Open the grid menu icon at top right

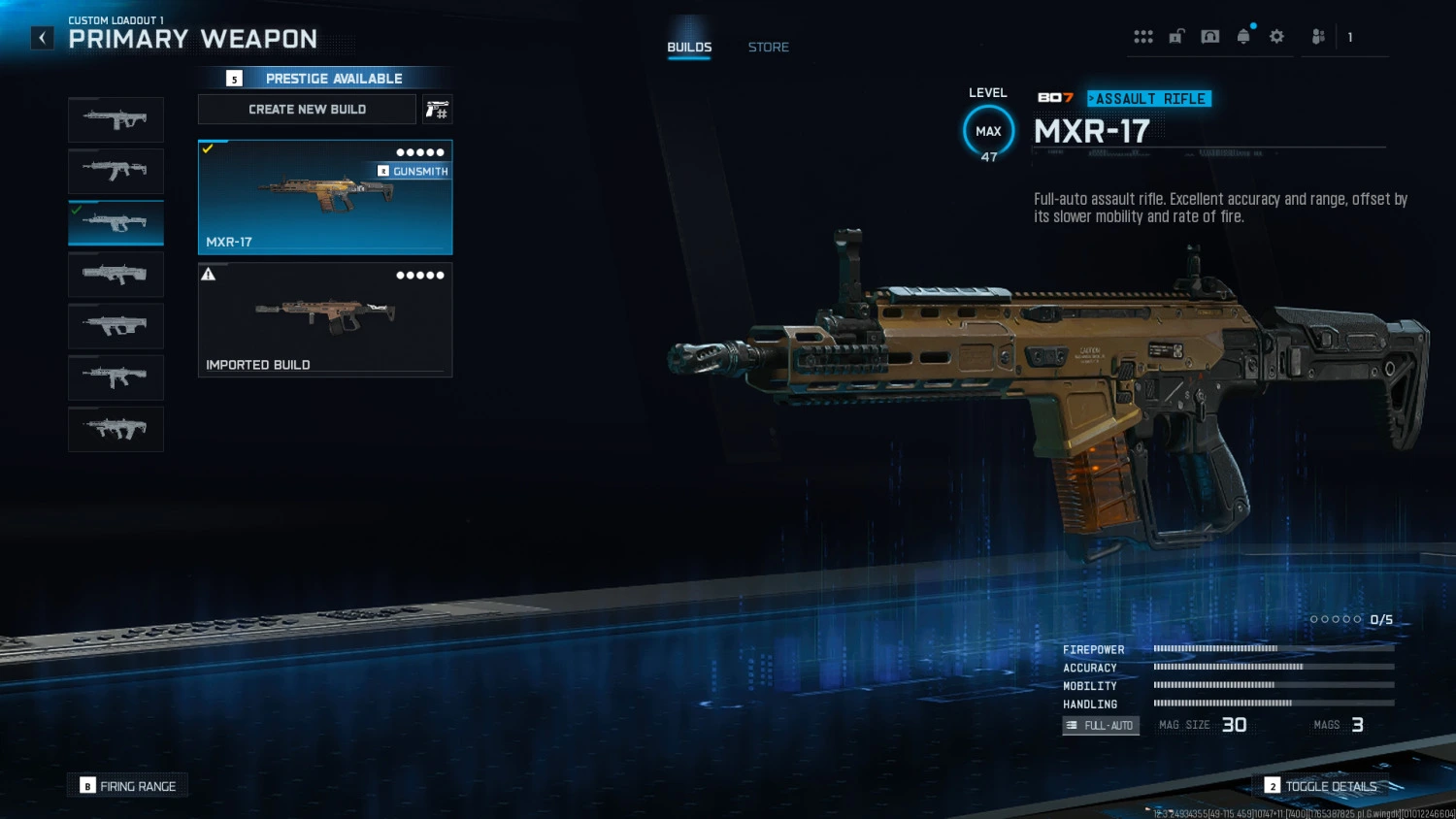coord(1143,36)
